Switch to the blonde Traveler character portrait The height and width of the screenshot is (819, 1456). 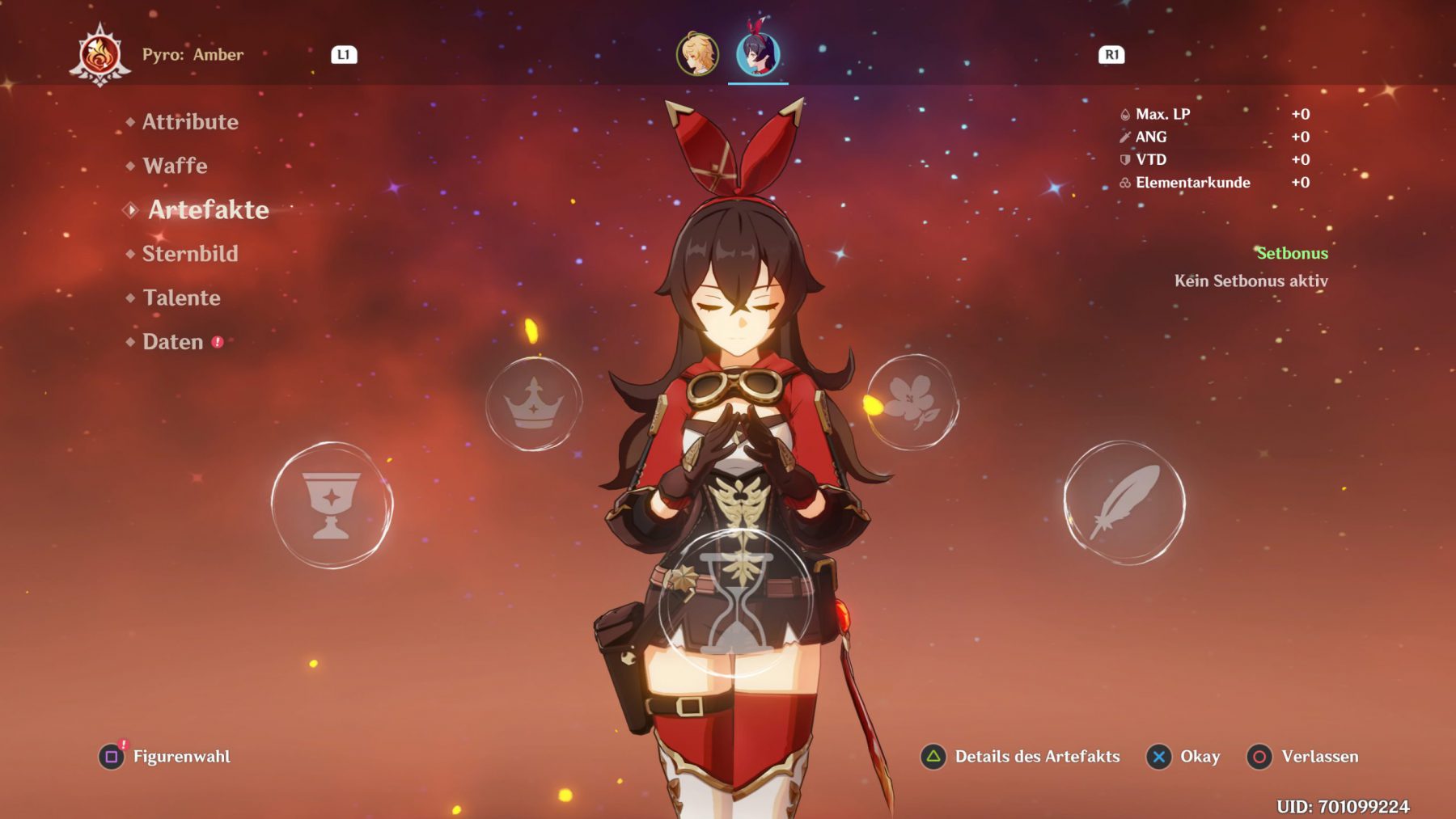pos(696,54)
